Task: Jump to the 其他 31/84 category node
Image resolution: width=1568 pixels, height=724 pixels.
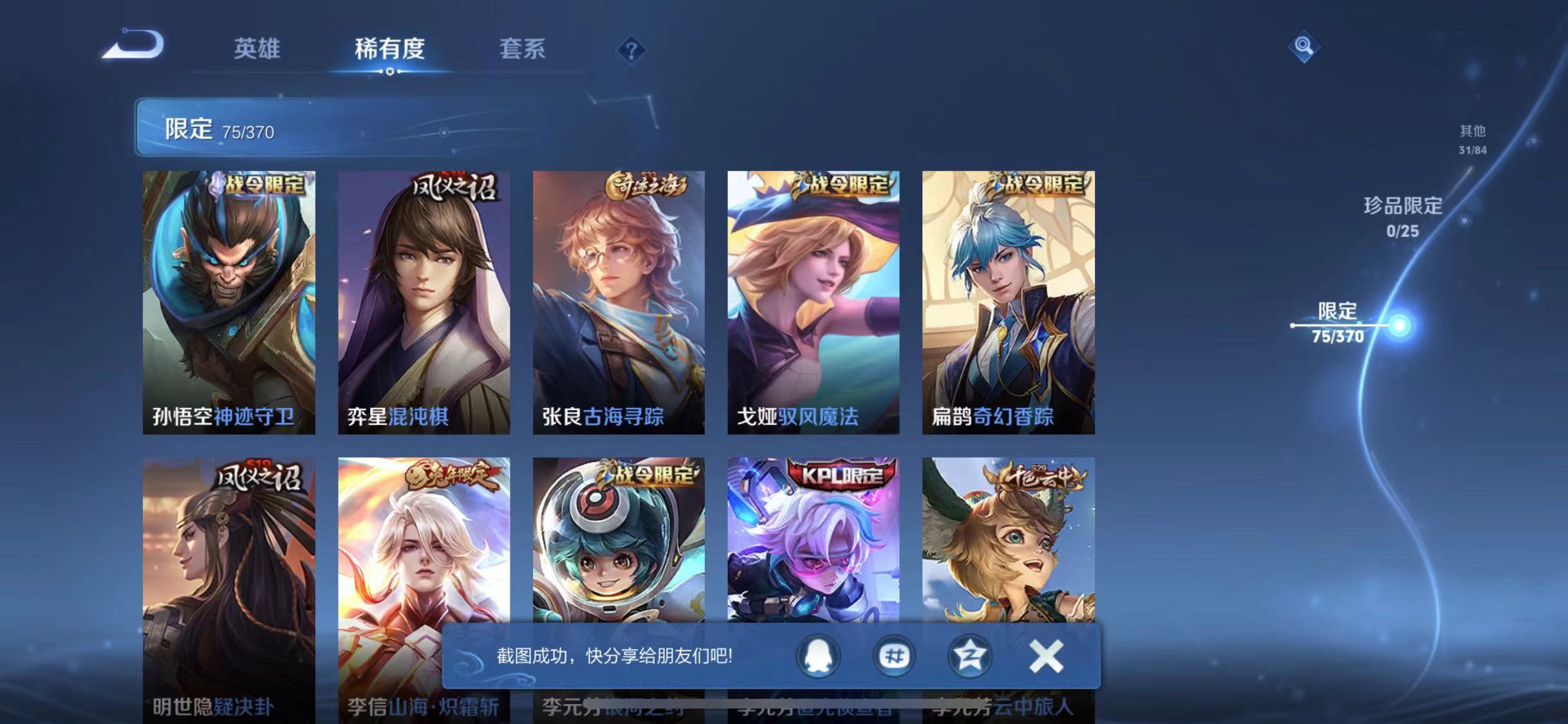Action: coord(1474,138)
